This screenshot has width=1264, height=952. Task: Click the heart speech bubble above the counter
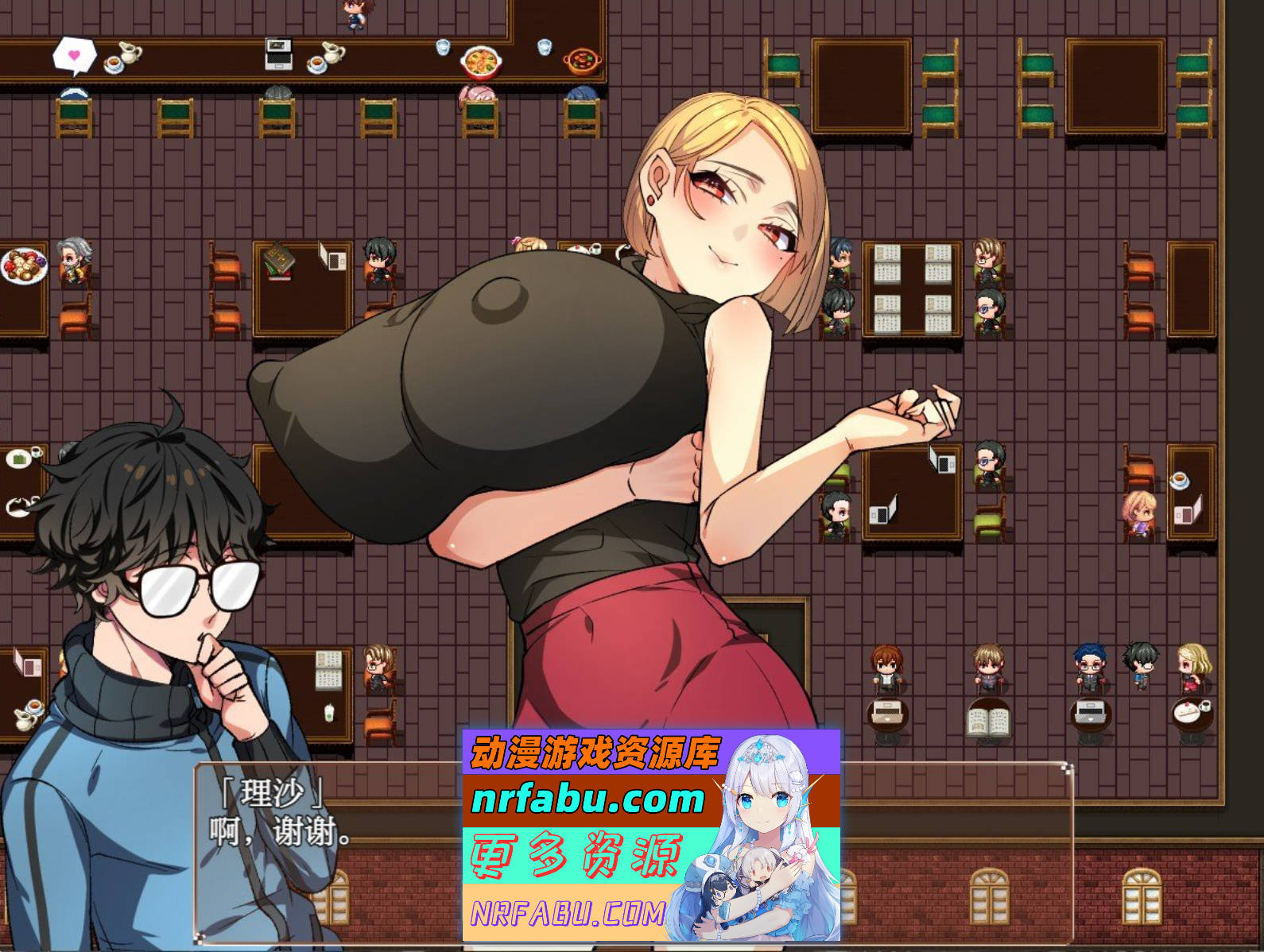(x=74, y=53)
